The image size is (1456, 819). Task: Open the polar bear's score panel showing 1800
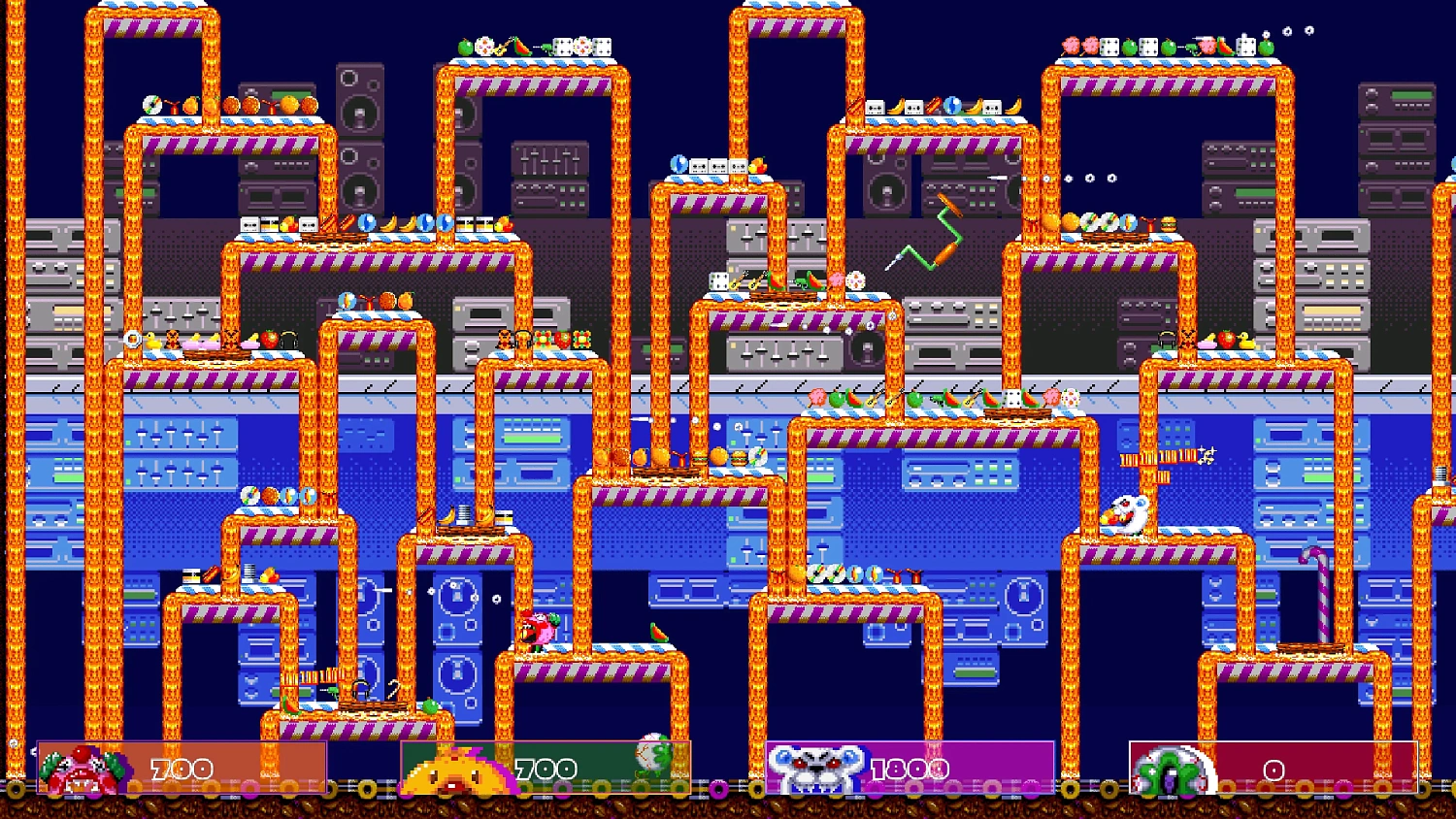click(x=910, y=767)
